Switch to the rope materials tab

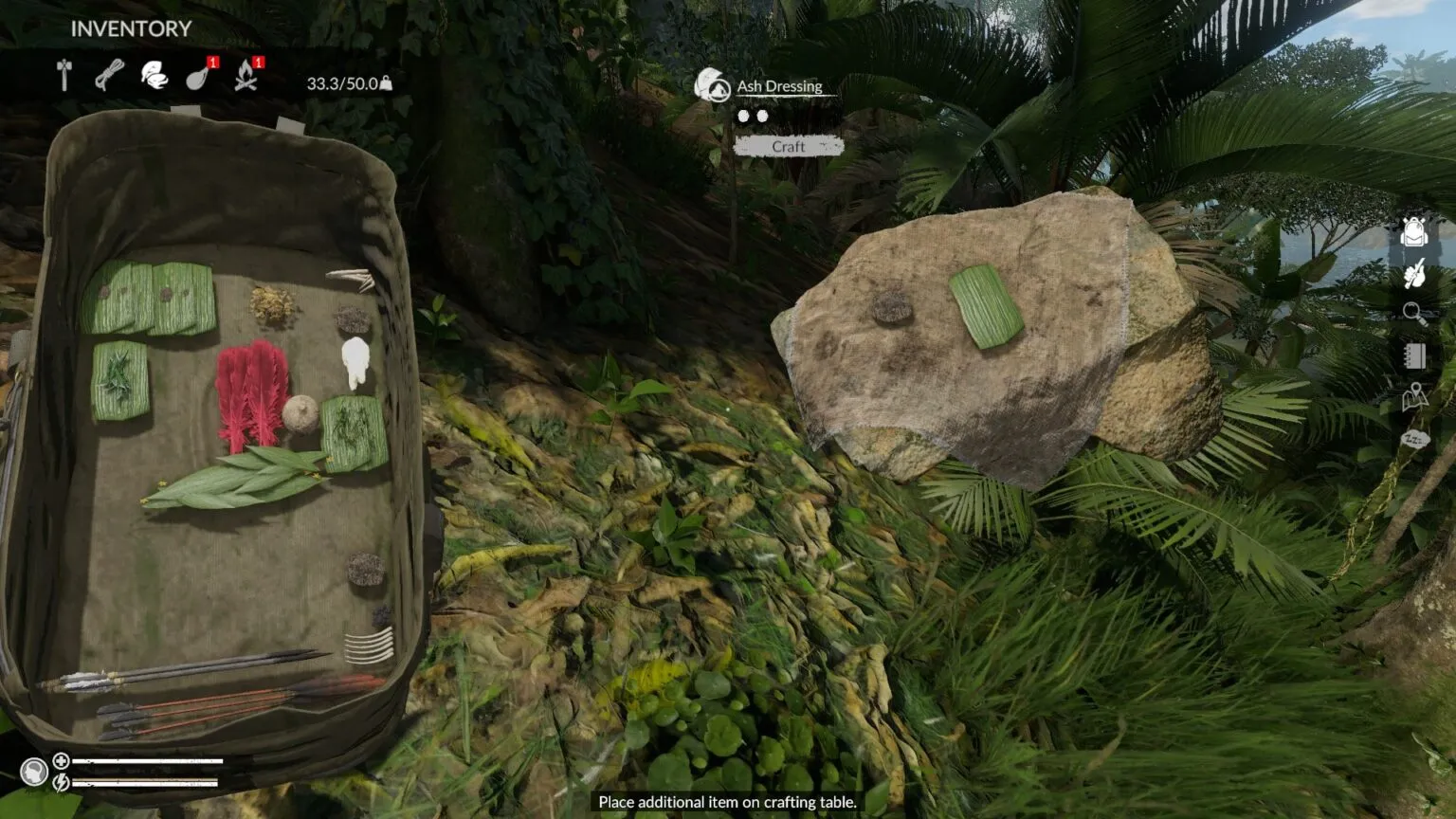(x=109, y=75)
